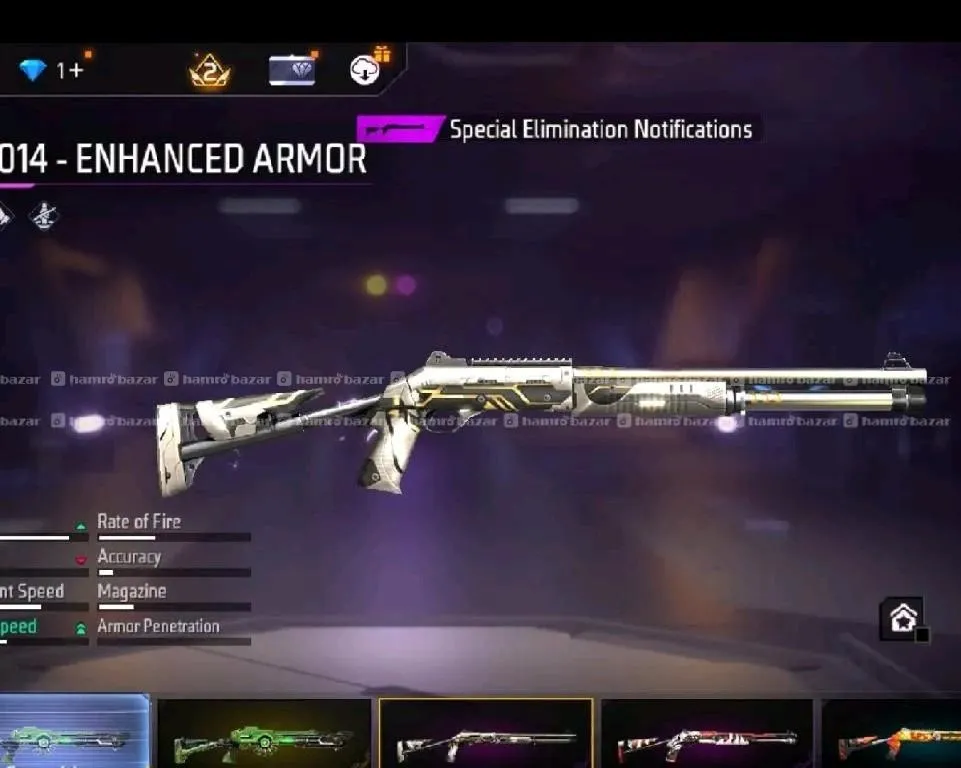Open the gold crown level 2 badge
The width and height of the screenshot is (961, 768).
(210, 71)
